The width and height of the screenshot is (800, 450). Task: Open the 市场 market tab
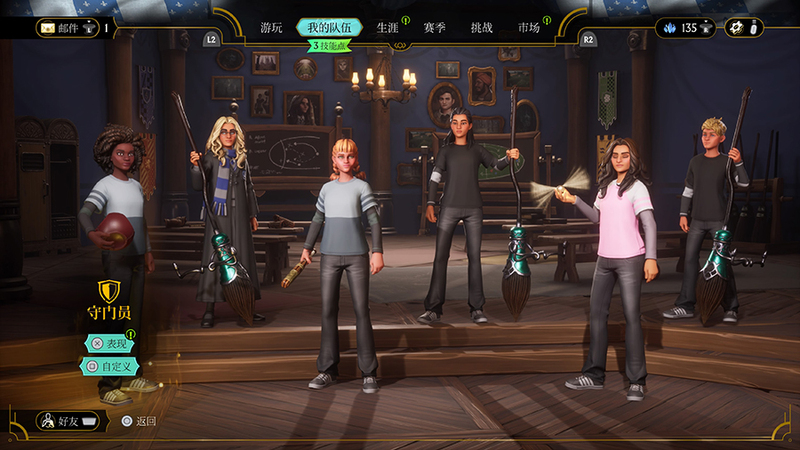tap(529, 28)
